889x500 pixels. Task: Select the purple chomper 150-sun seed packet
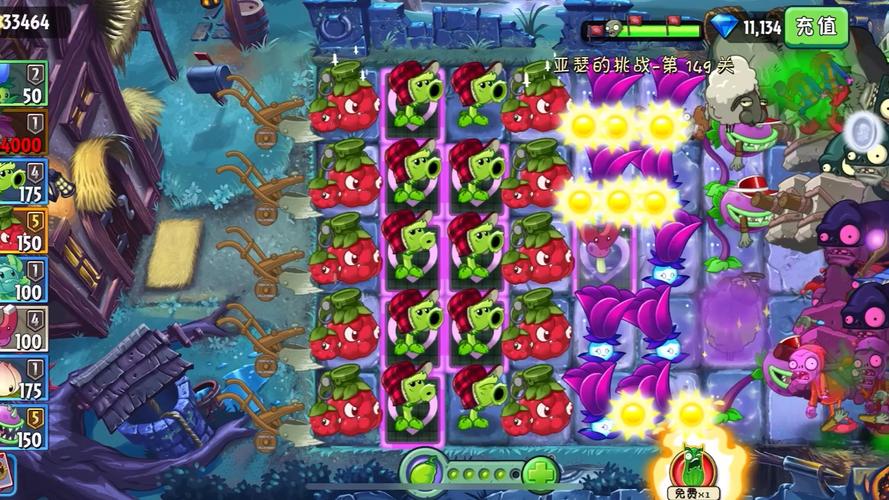[x=22, y=427]
